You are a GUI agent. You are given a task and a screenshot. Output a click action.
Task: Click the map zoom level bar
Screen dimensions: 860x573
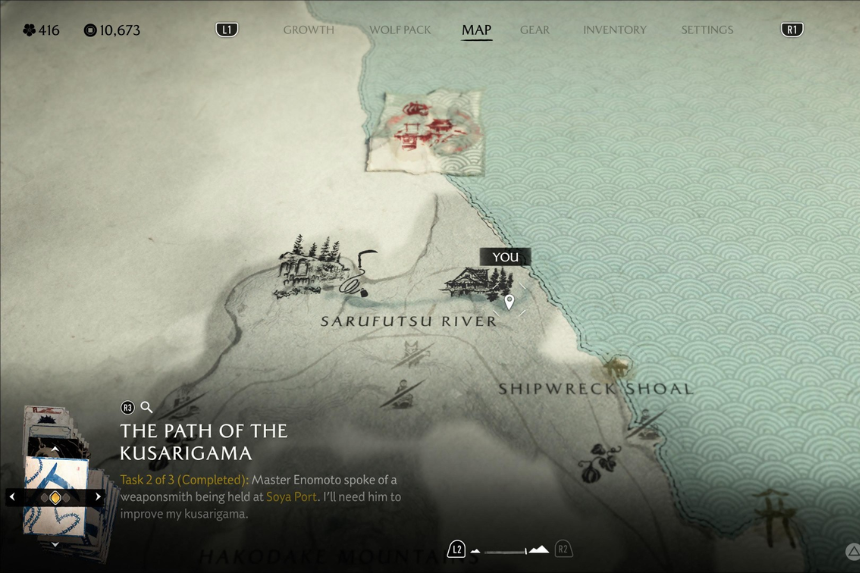[x=509, y=550]
